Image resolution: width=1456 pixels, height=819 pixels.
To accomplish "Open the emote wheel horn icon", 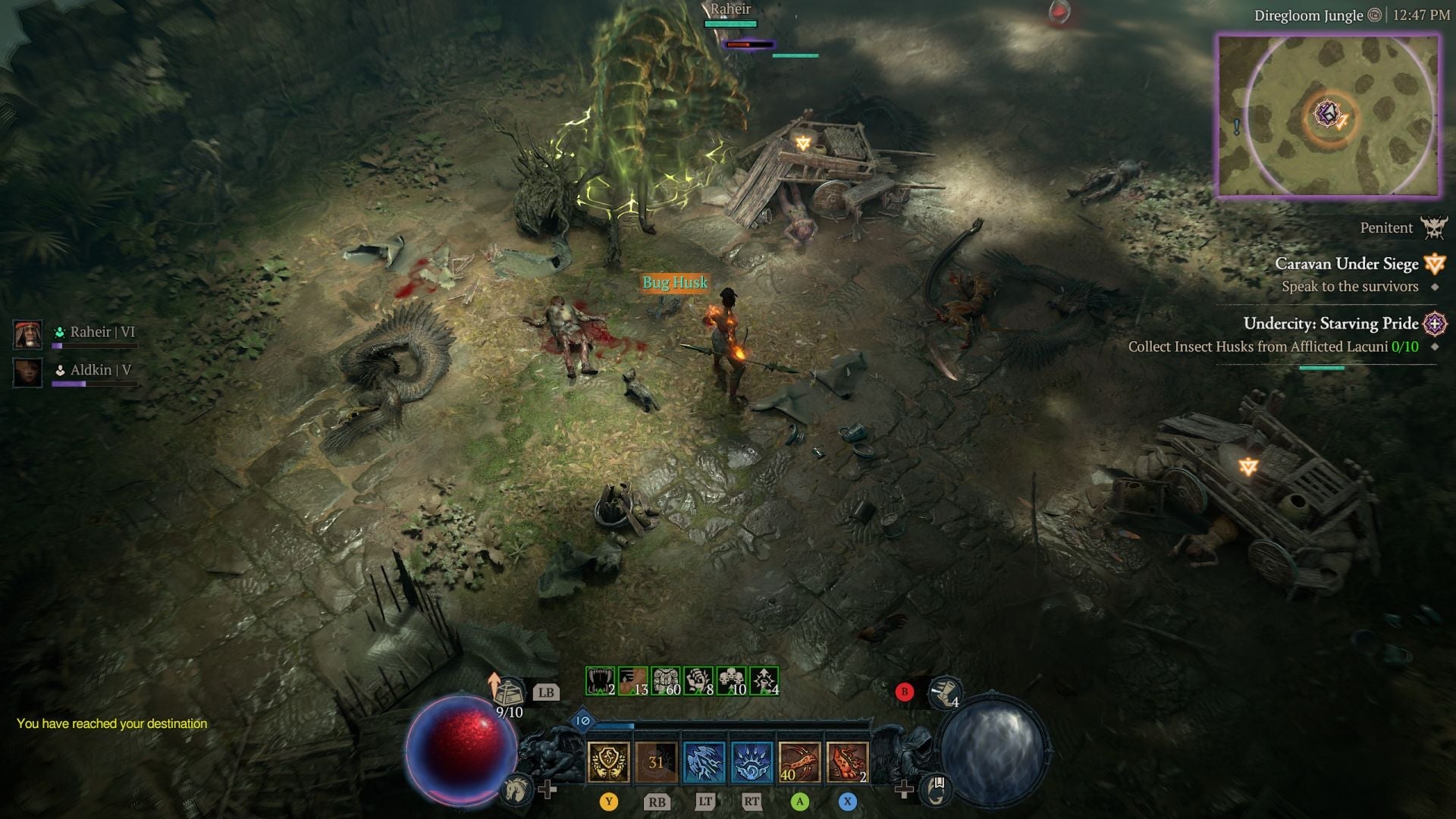I will coord(942,698).
